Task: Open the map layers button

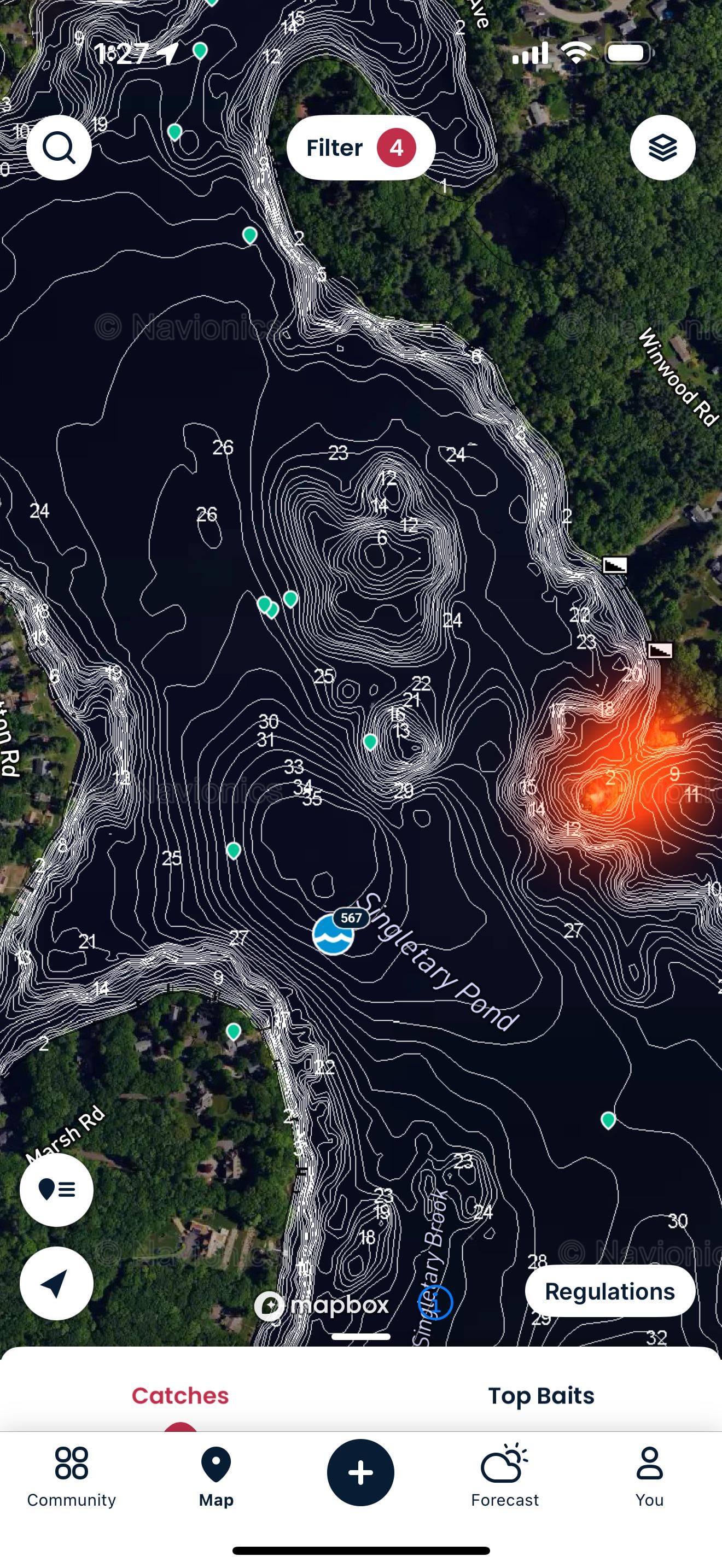Action: (x=662, y=148)
